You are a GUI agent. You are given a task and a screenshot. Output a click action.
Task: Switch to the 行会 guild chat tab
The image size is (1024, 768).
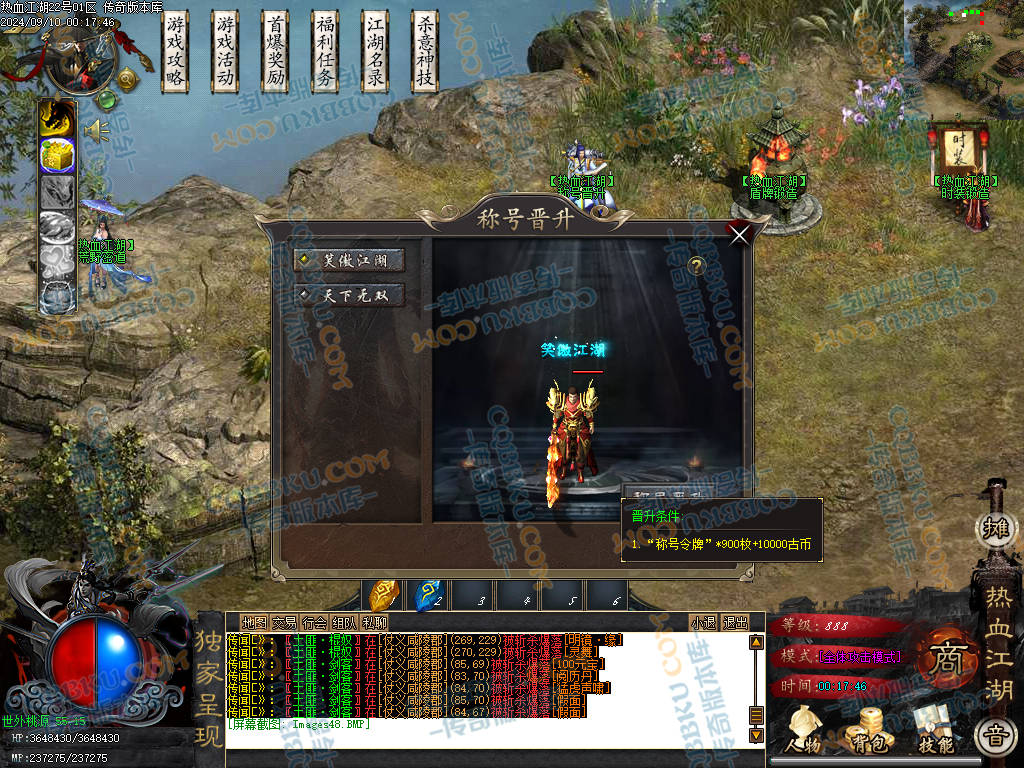[x=315, y=622]
